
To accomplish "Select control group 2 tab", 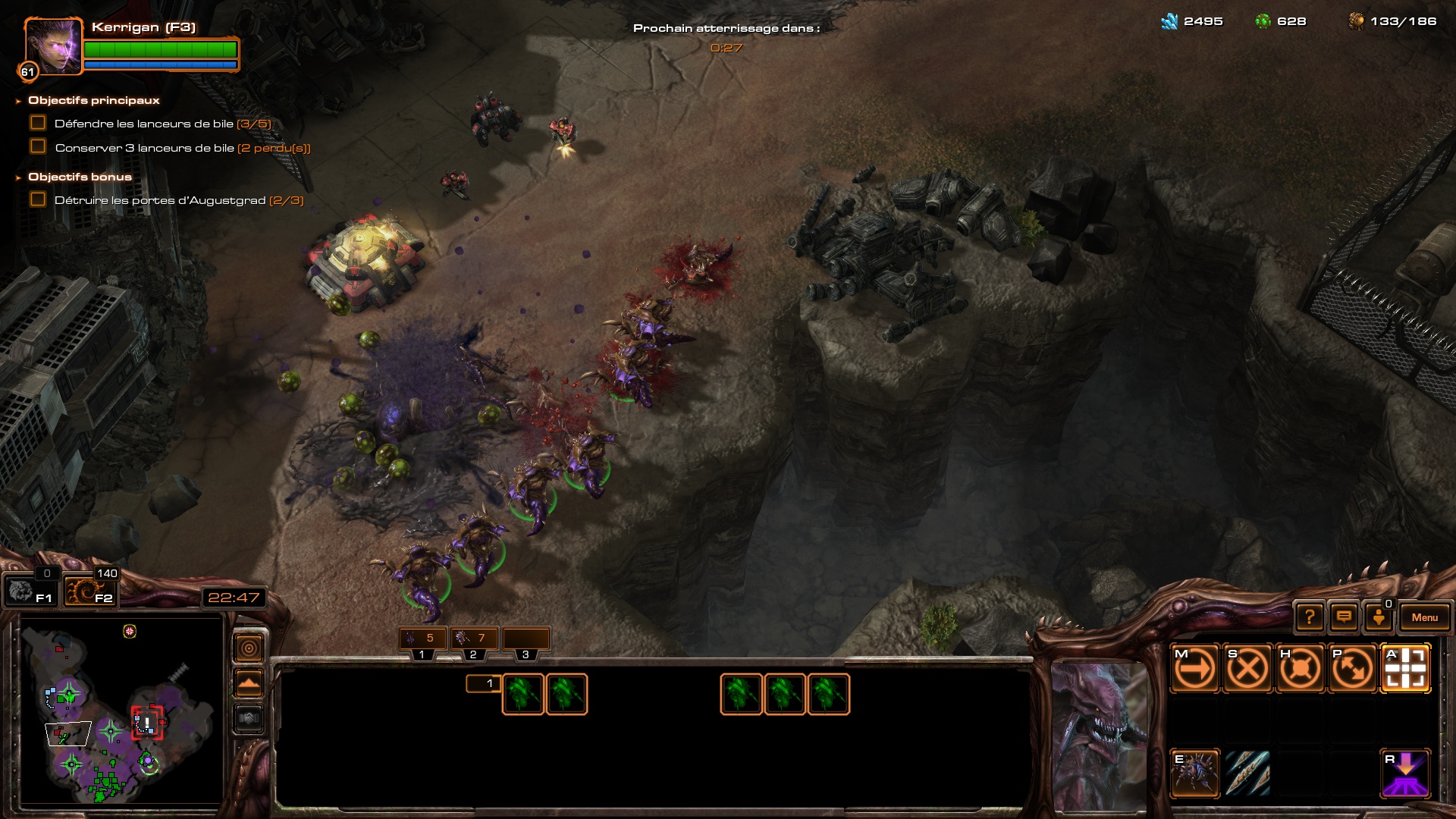I will click(x=474, y=640).
